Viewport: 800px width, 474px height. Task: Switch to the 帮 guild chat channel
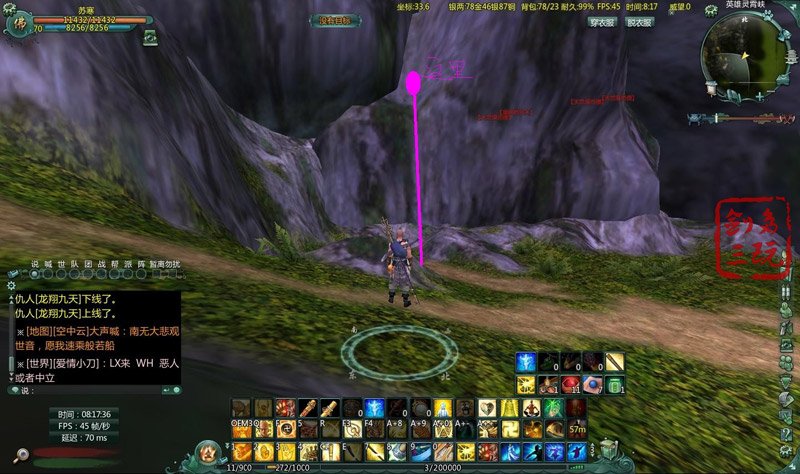[114, 265]
